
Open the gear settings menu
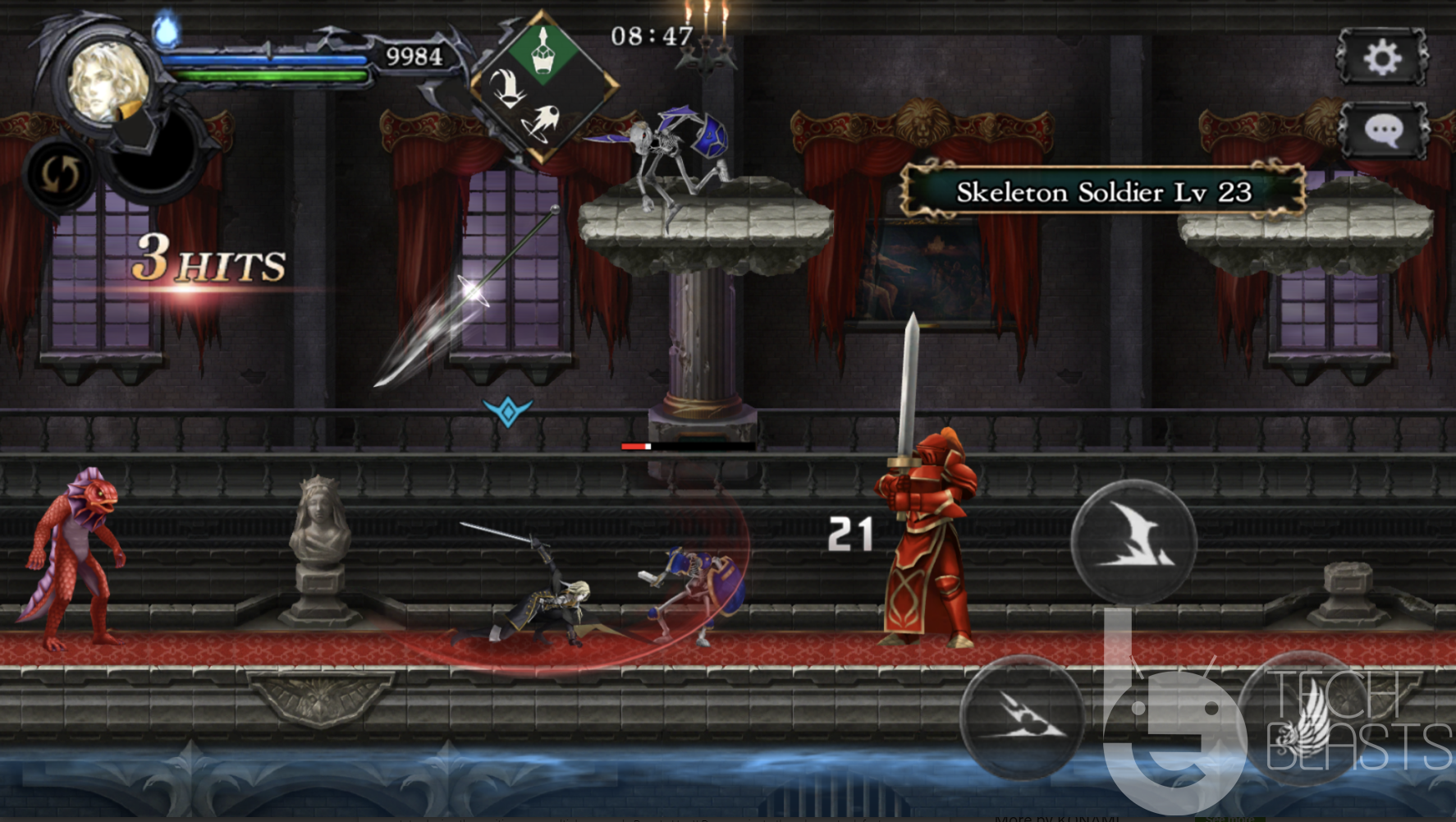[1382, 57]
